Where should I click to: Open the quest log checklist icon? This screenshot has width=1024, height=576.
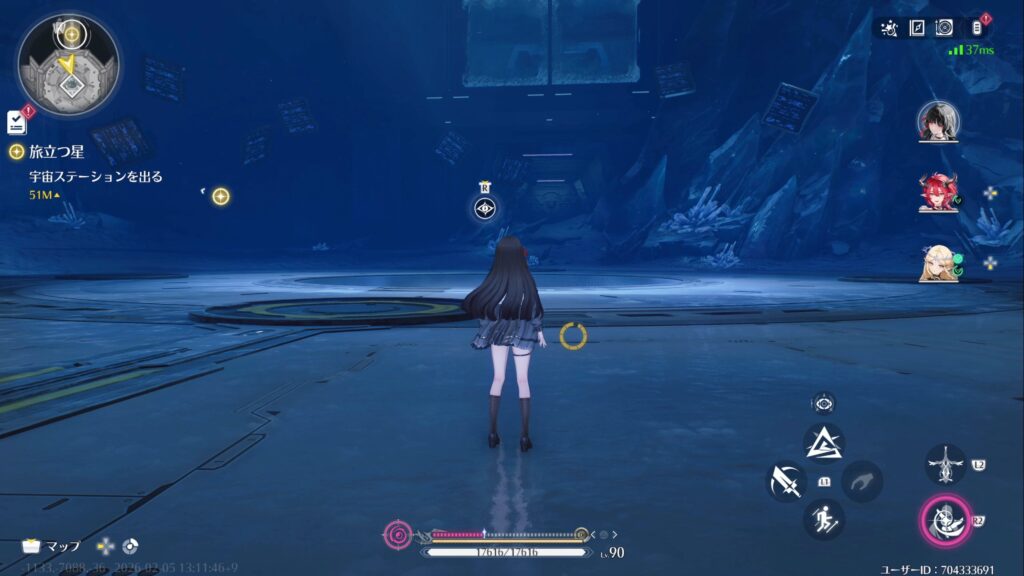click(x=17, y=122)
